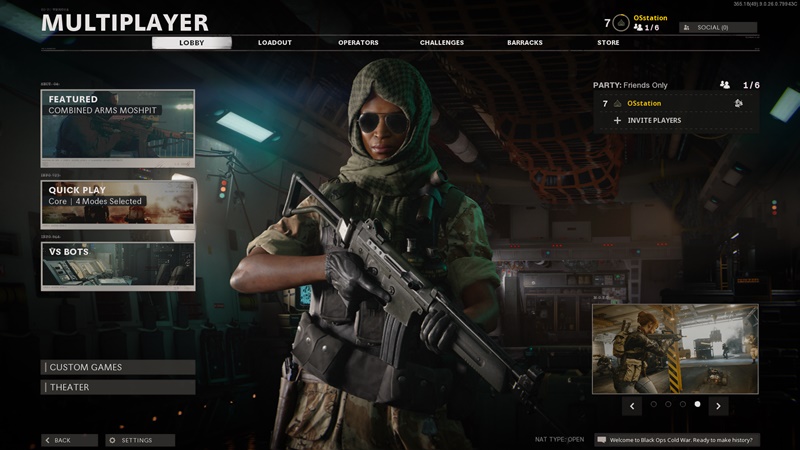The width and height of the screenshot is (800, 450).
Task: Open Custom Games
Action: [118, 367]
